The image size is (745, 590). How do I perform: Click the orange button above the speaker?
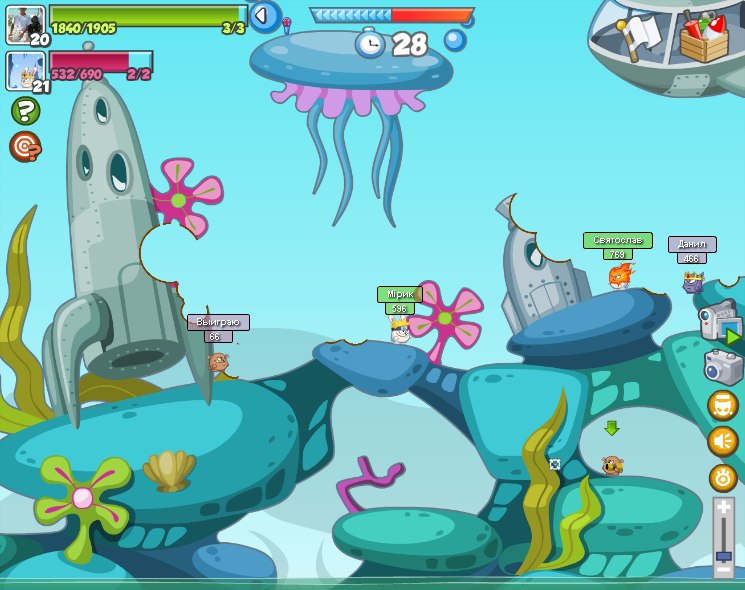pos(722,406)
